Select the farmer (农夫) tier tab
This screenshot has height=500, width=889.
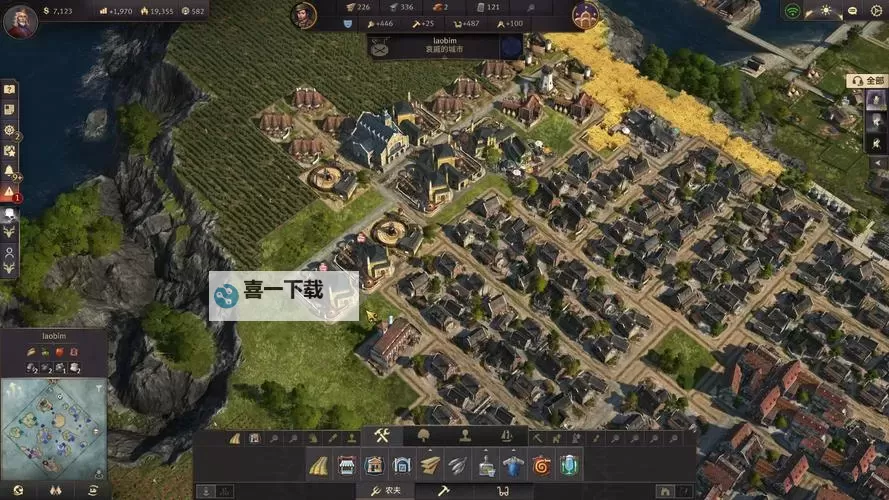tap(387, 491)
